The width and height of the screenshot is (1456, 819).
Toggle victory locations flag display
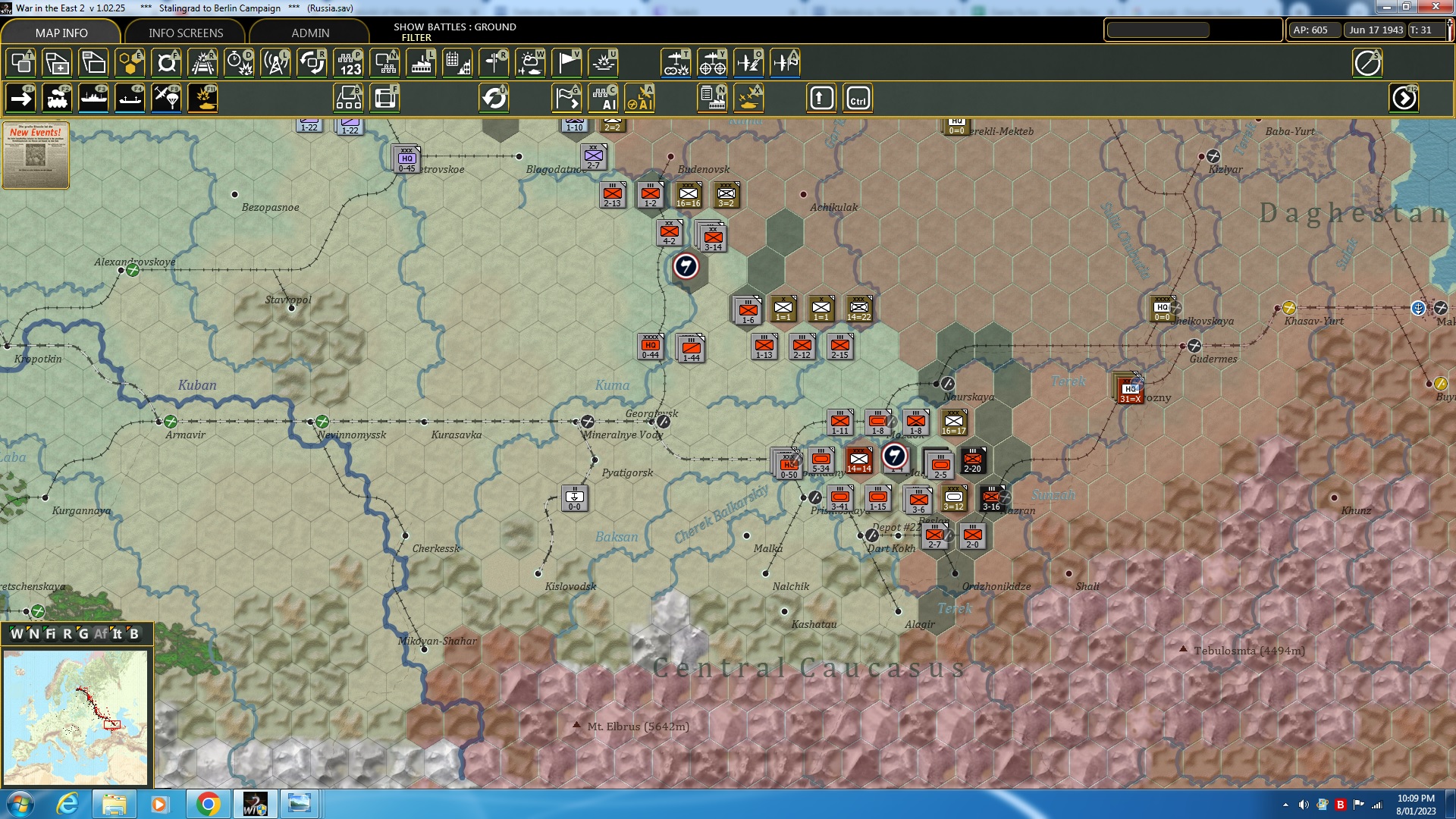tap(566, 63)
